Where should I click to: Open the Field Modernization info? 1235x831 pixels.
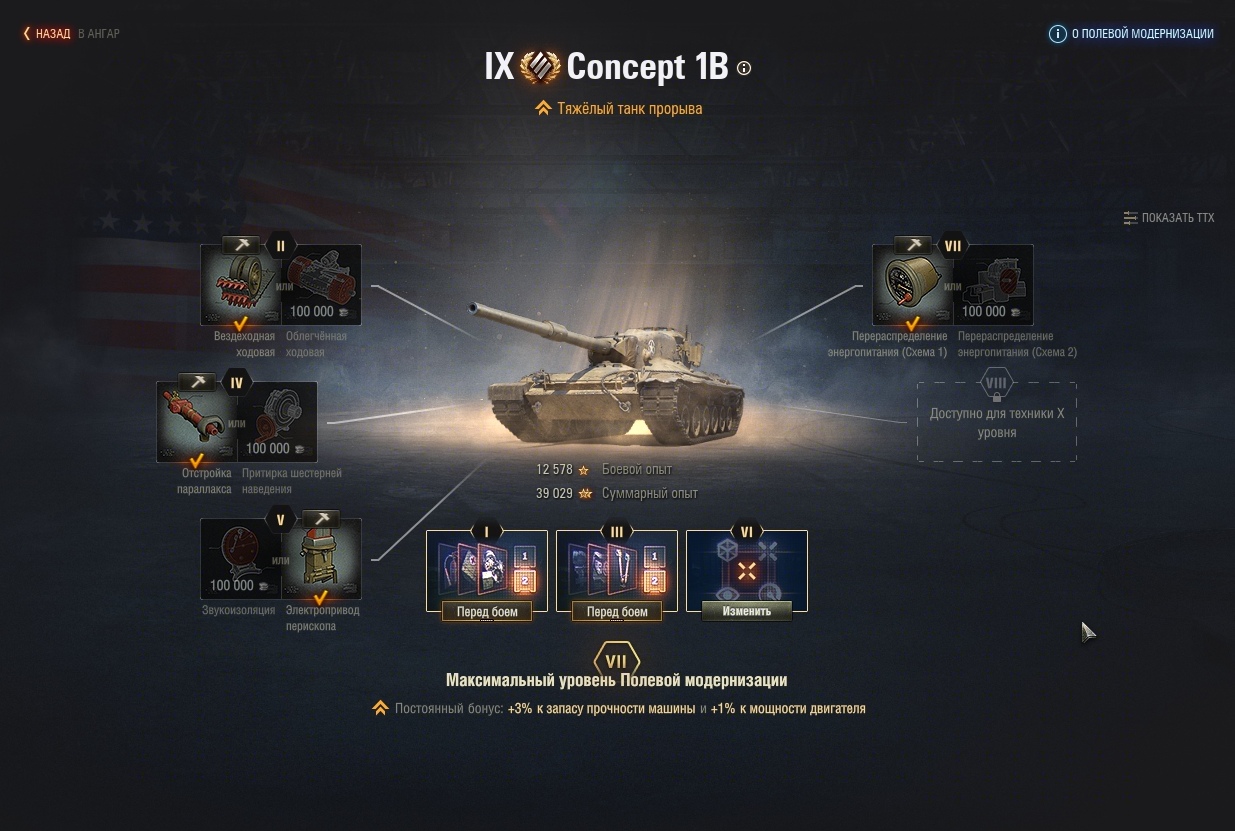tap(1131, 34)
